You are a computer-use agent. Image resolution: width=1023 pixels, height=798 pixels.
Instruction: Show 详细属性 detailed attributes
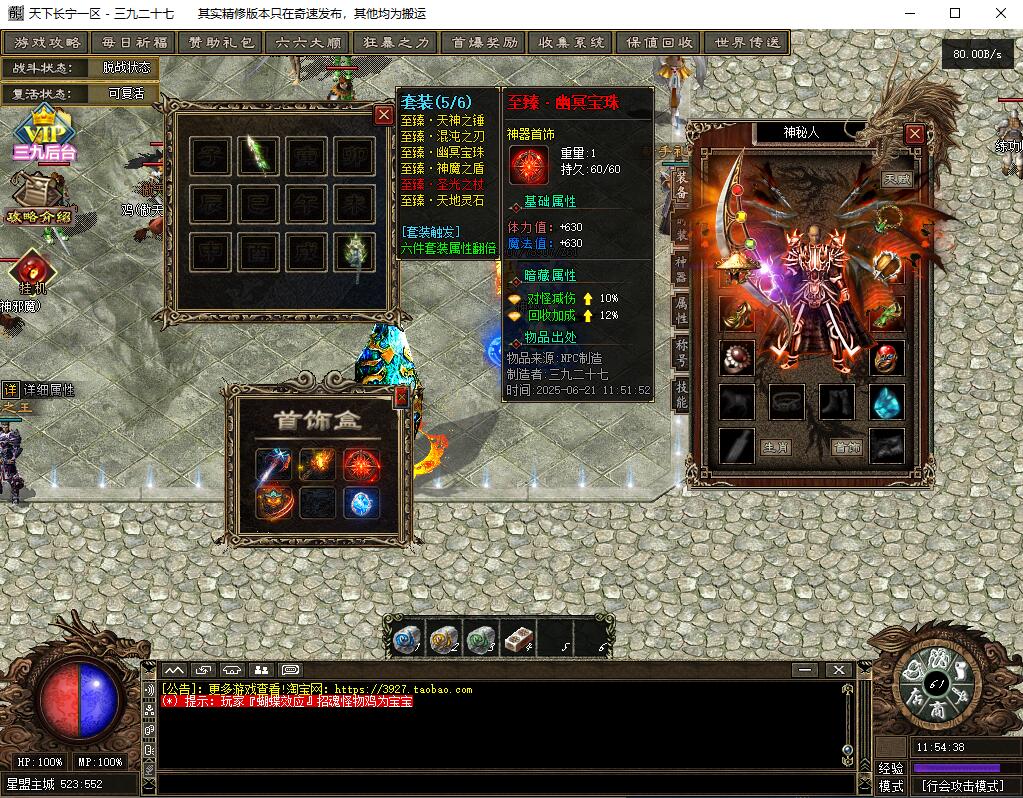(x=40, y=390)
